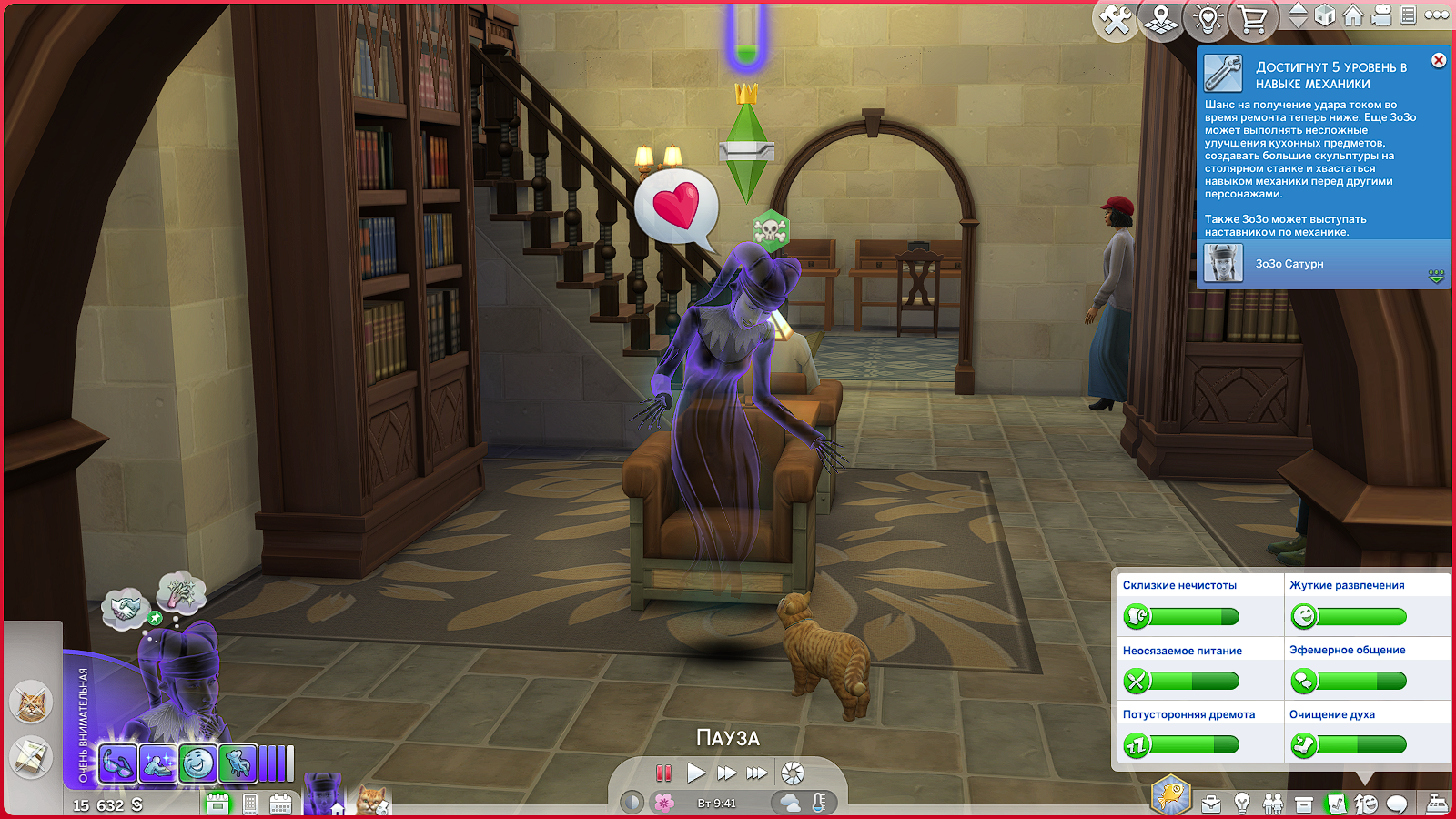
Task: Open the aspiration goldfish hexagon panel
Action: [x=1171, y=795]
